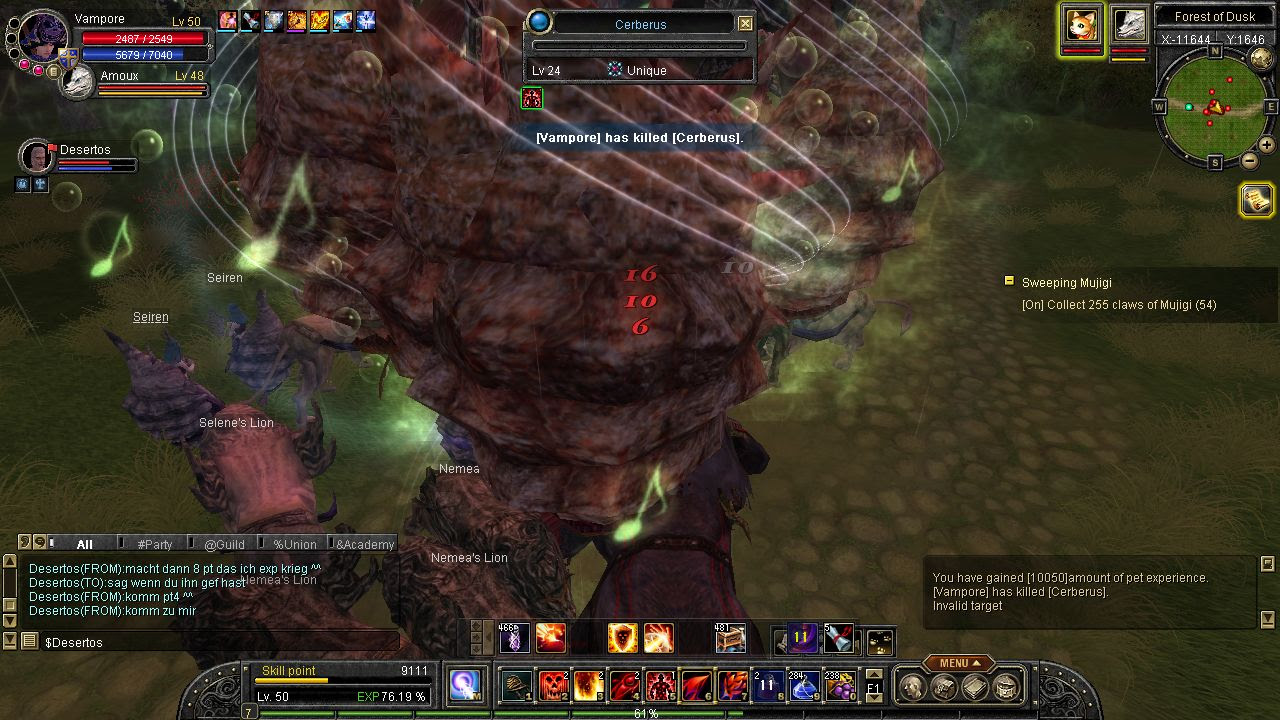The height and width of the screenshot is (720, 1280).
Task: Open the world map globe icon
Action: click(x=1262, y=59)
